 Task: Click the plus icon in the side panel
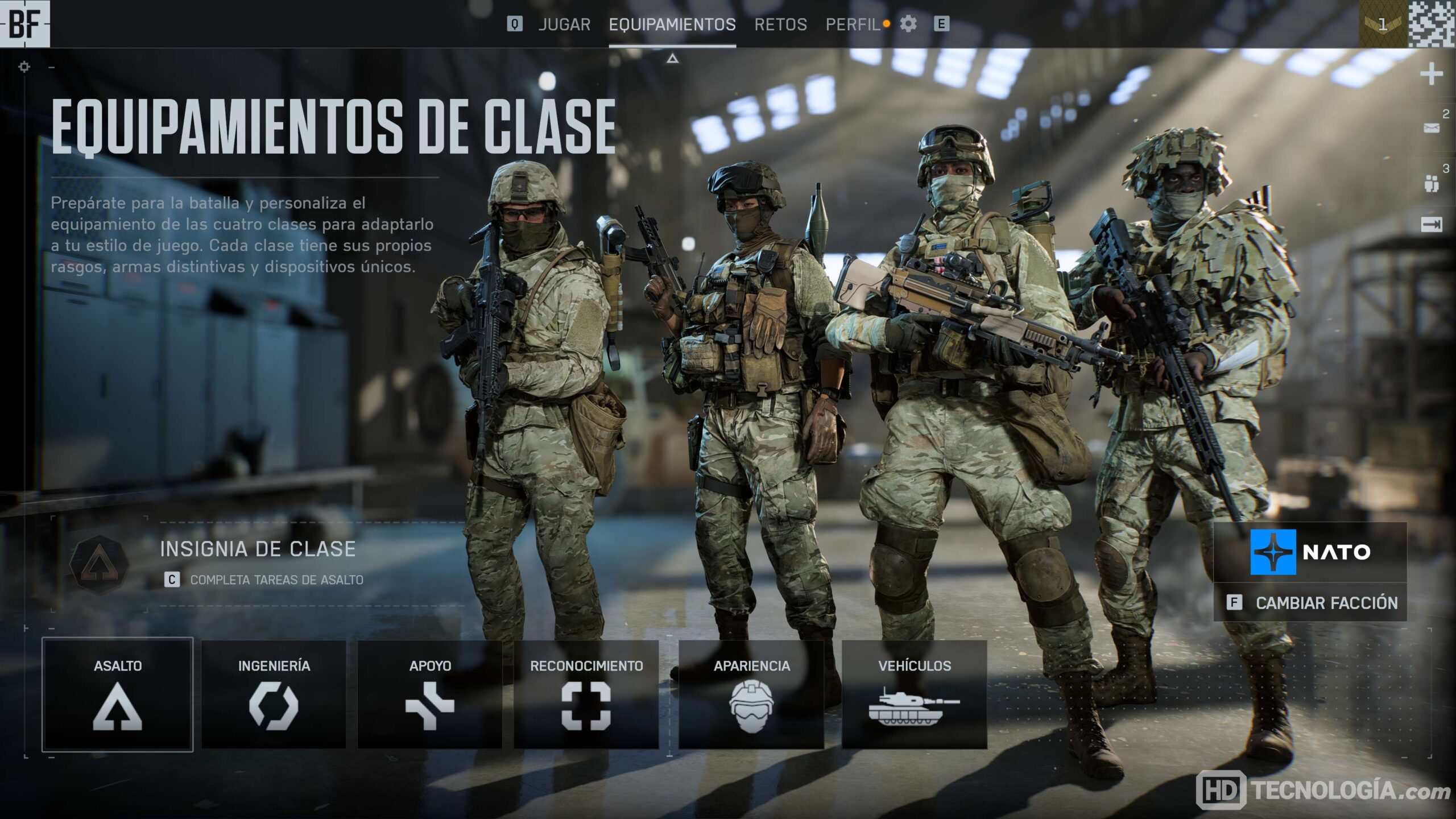pos(1431,75)
